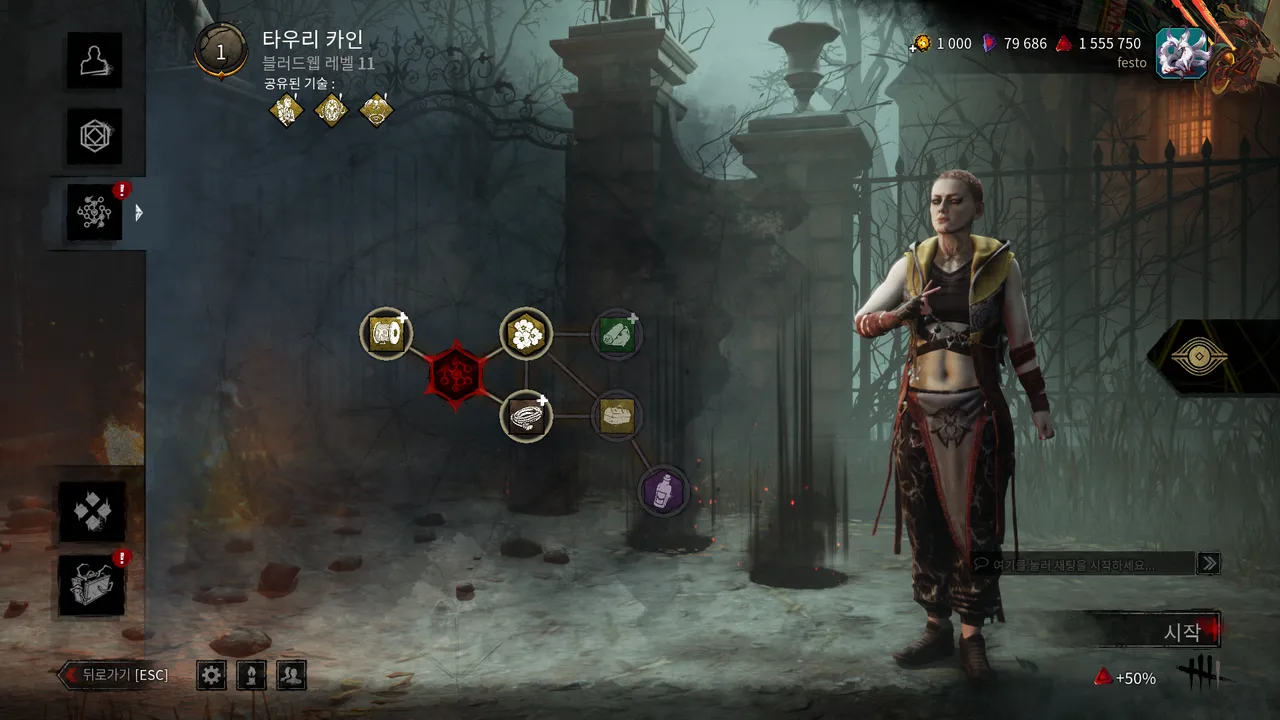Type in the chat input box
1280x720 pixels.
1085,564
